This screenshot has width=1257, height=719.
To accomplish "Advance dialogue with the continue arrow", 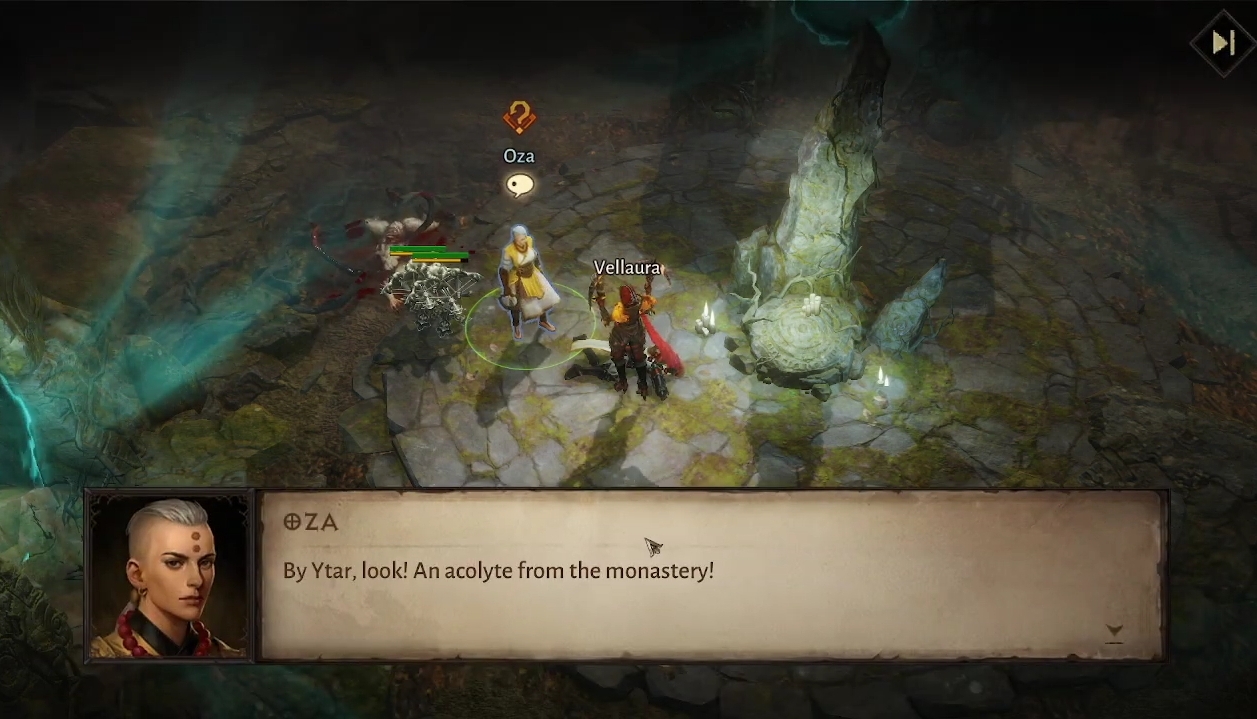I will pos(1114,632).
